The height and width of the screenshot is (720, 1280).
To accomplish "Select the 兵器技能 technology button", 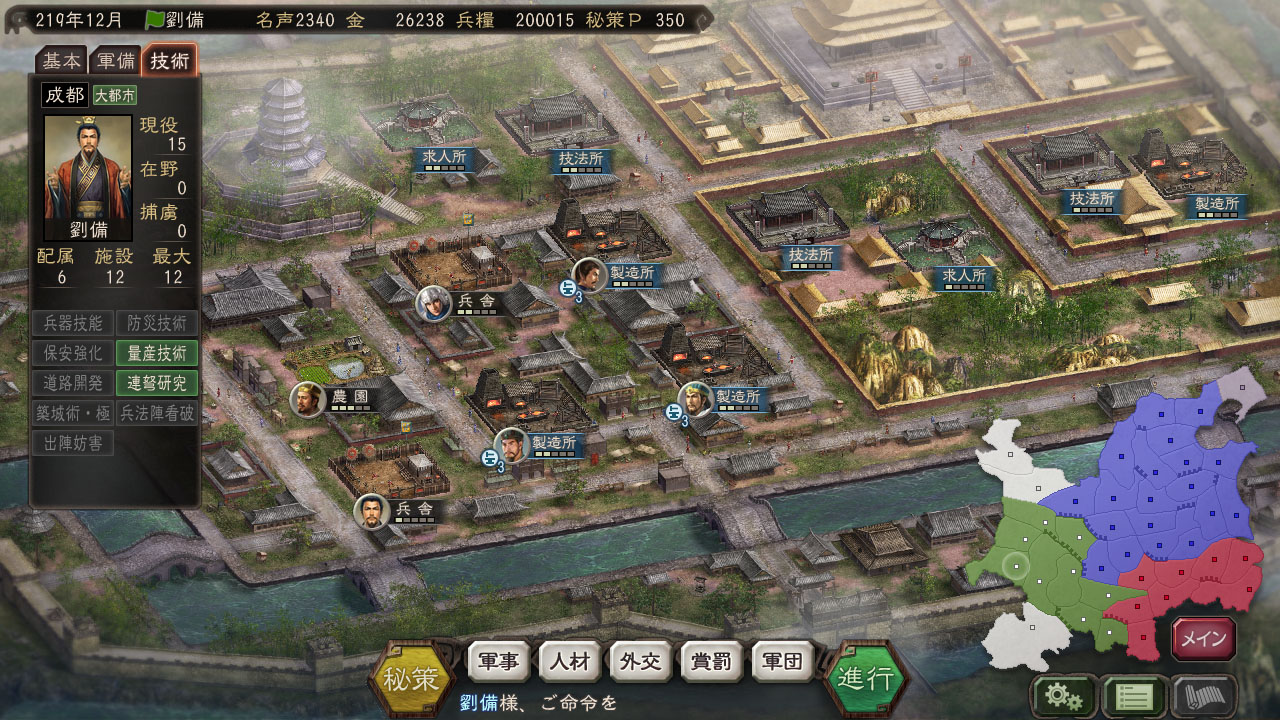I will click(72, 322).
